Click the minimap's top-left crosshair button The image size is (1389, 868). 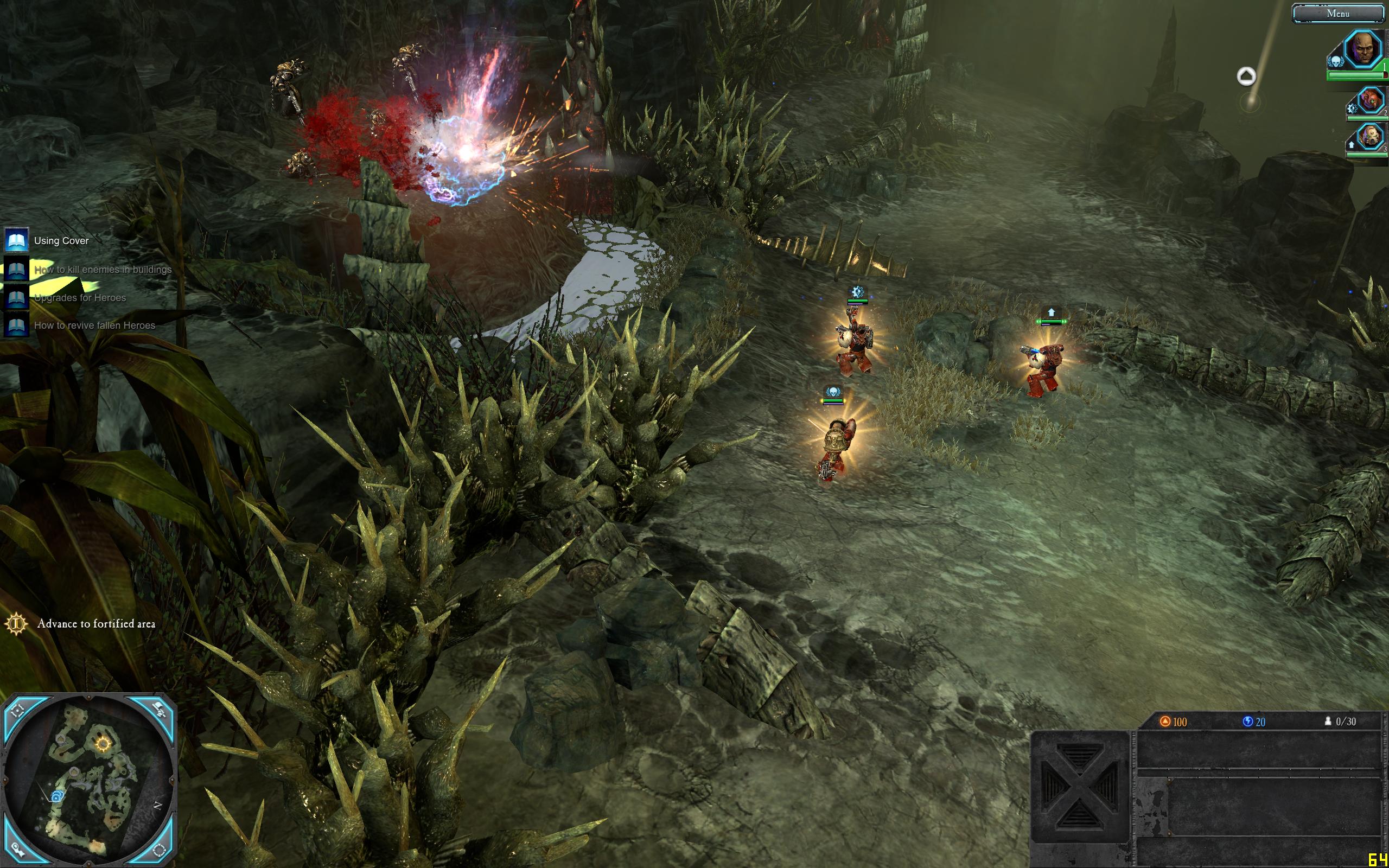(17, 711)
